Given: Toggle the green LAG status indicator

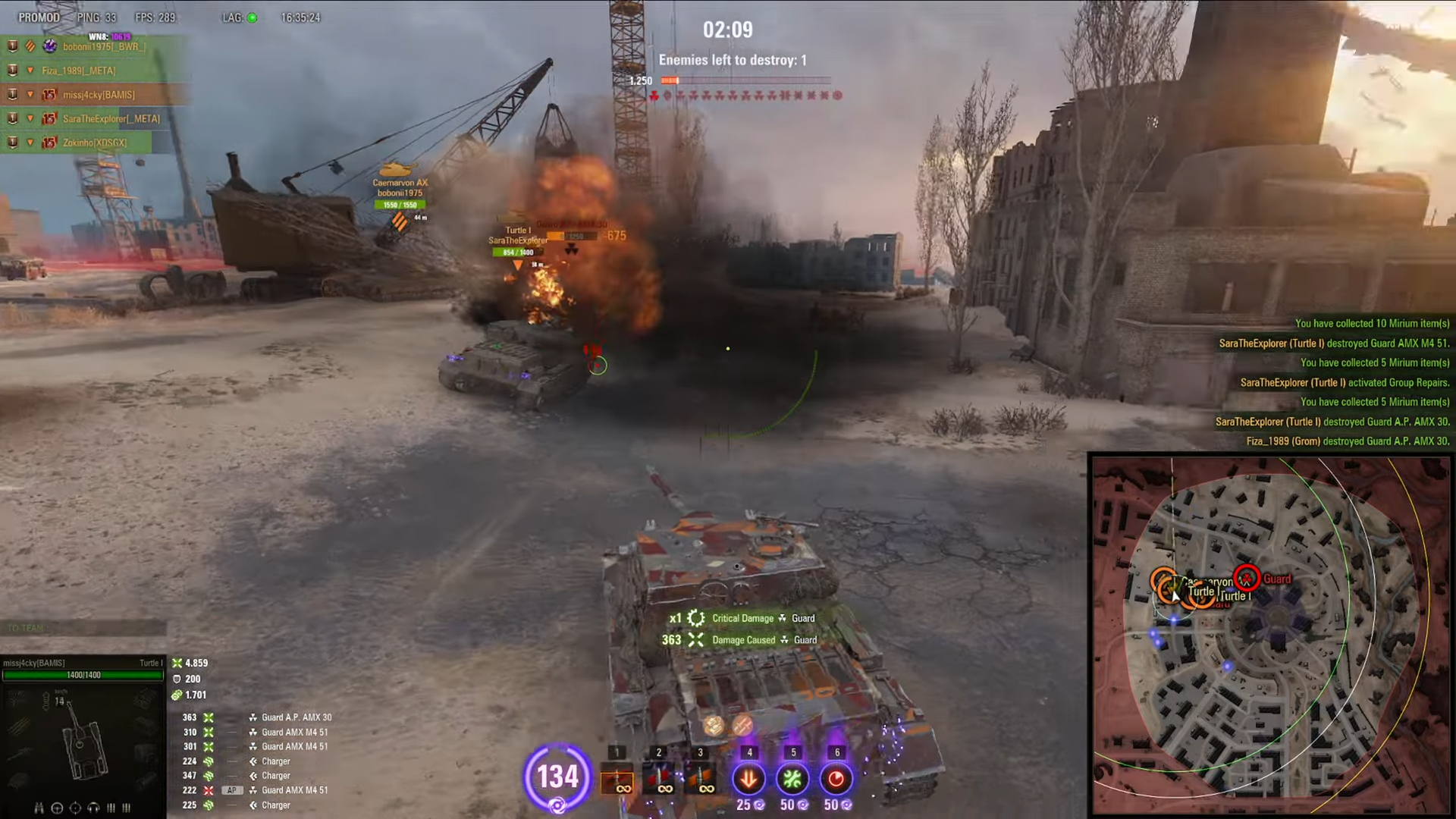Looking at the screenshot, I should pos(253,17).
